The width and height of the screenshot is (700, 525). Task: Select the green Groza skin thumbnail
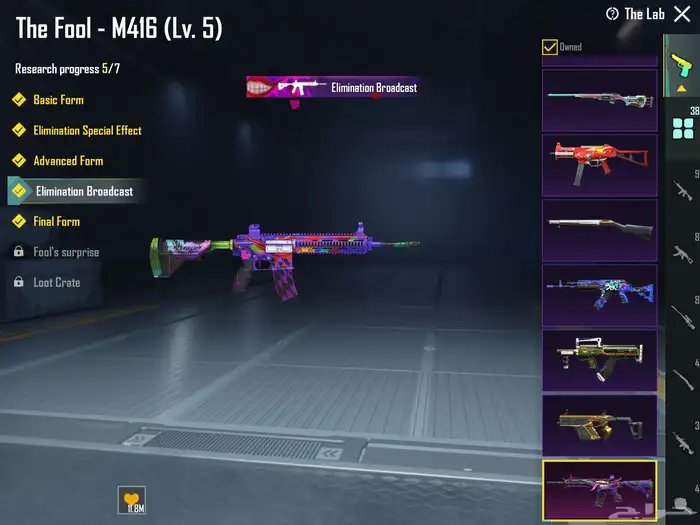599,360
